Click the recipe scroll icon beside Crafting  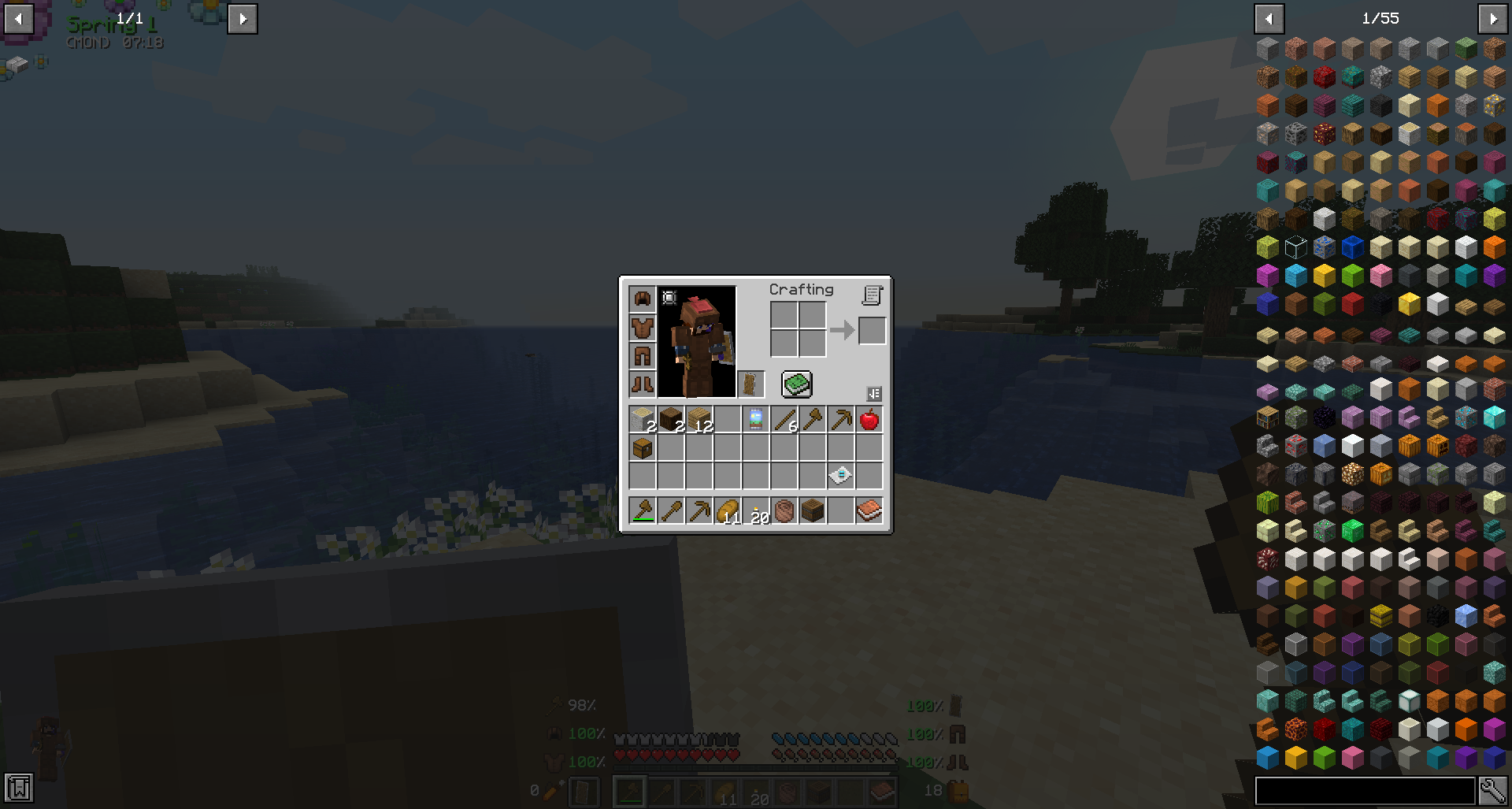[872, 295]
